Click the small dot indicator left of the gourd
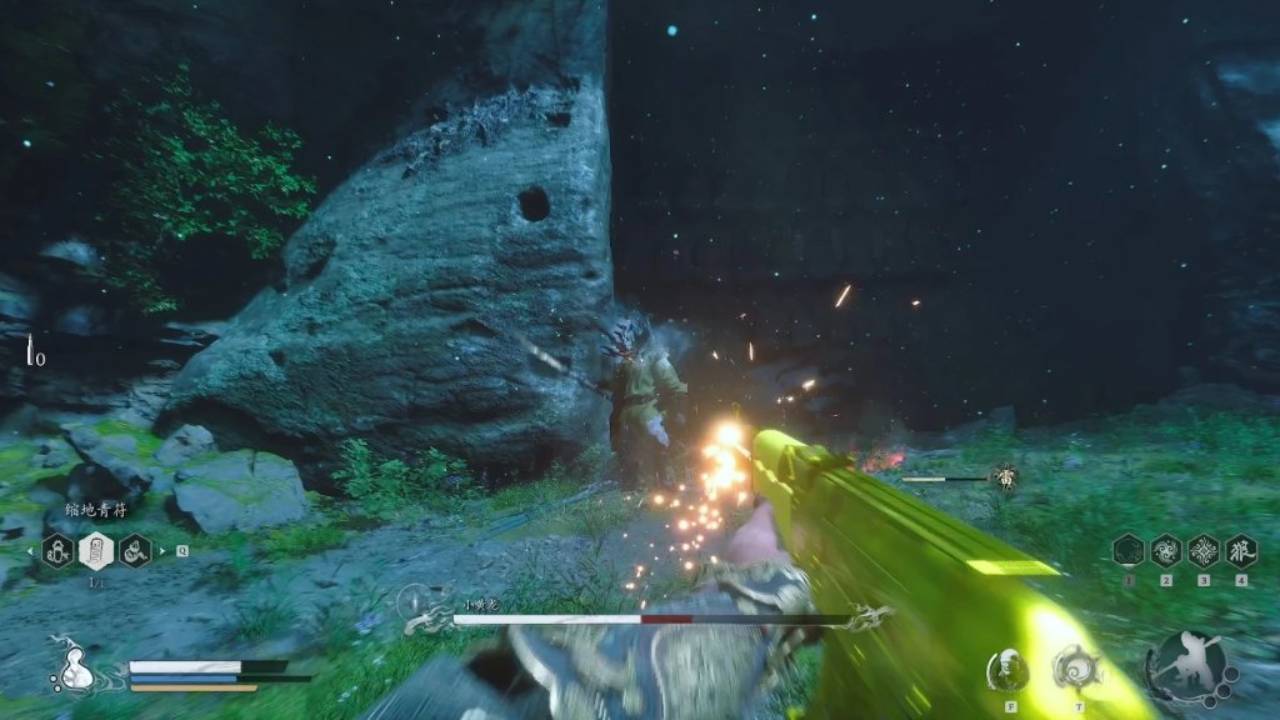Image resolution: width=1280 pixels, height=720 pixels. pos(53,679)
